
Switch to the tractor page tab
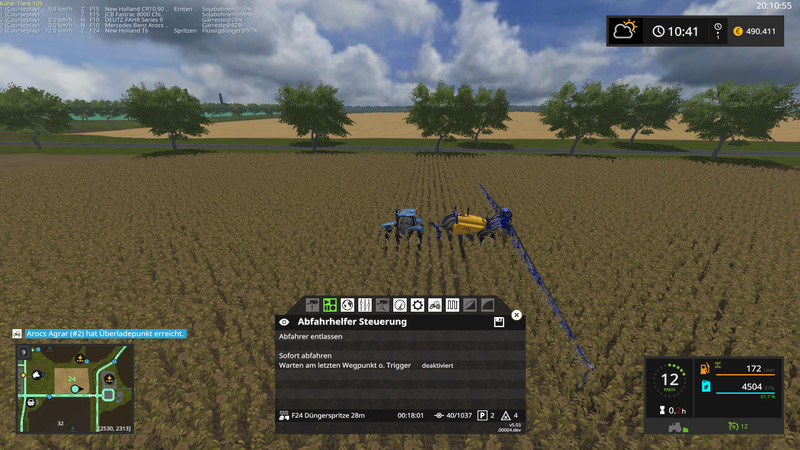(435, 304)
